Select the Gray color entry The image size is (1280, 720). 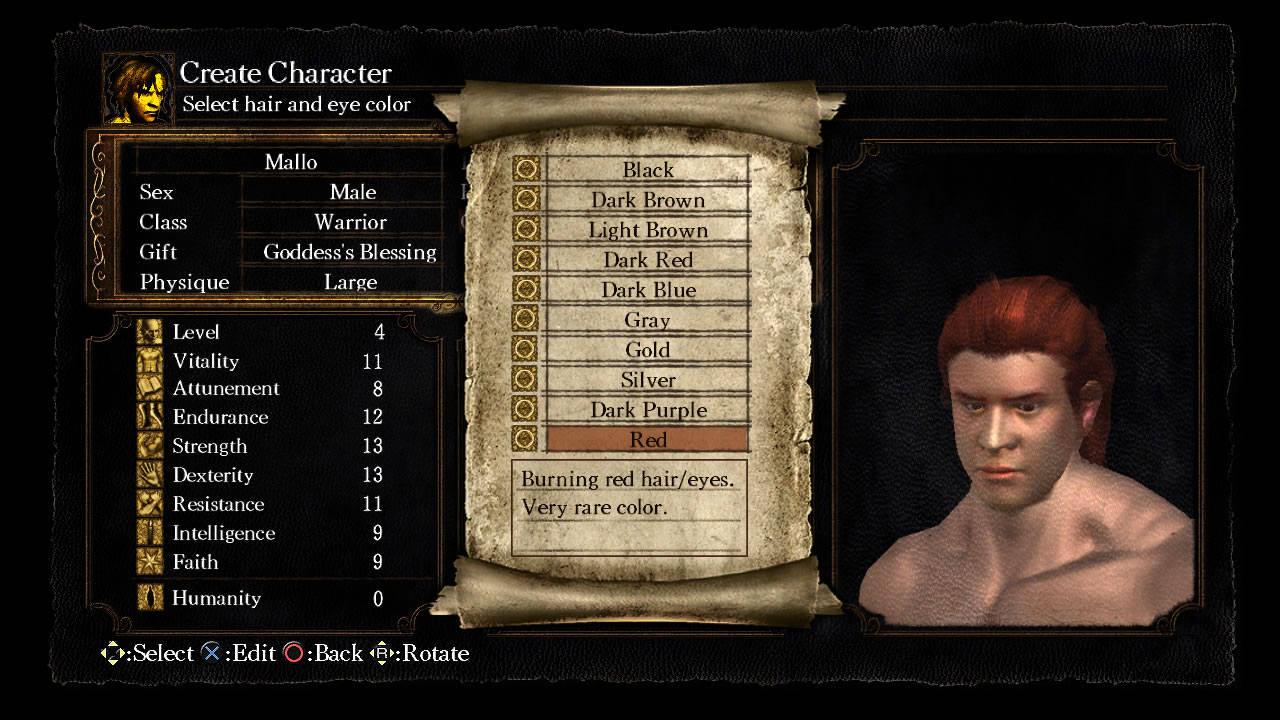pyautogui.click(x=647, y=320)
